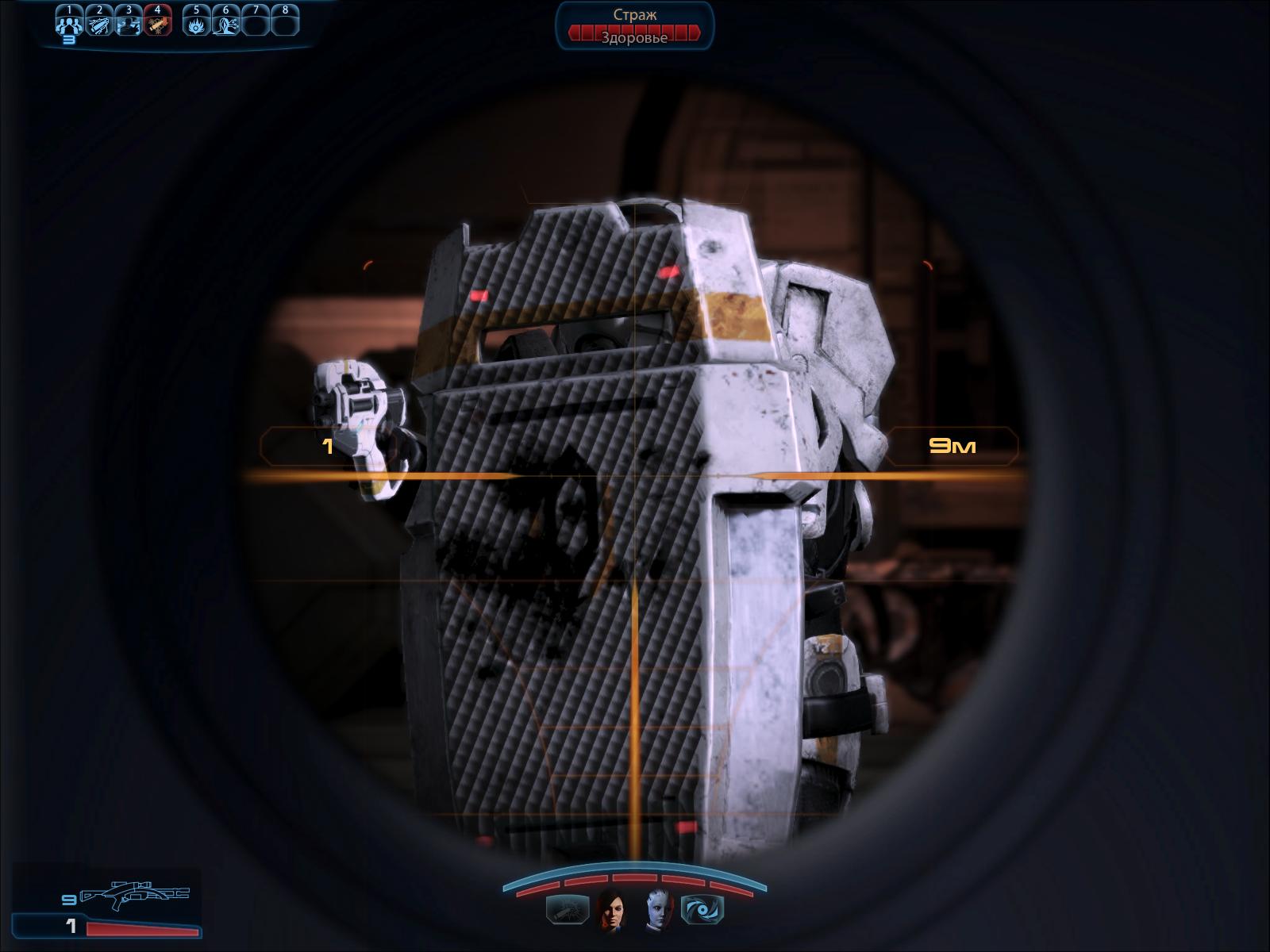Click the sniper rifle weapon icon
The height and width of the screenshot is (952, 1270).
point(135,894)
